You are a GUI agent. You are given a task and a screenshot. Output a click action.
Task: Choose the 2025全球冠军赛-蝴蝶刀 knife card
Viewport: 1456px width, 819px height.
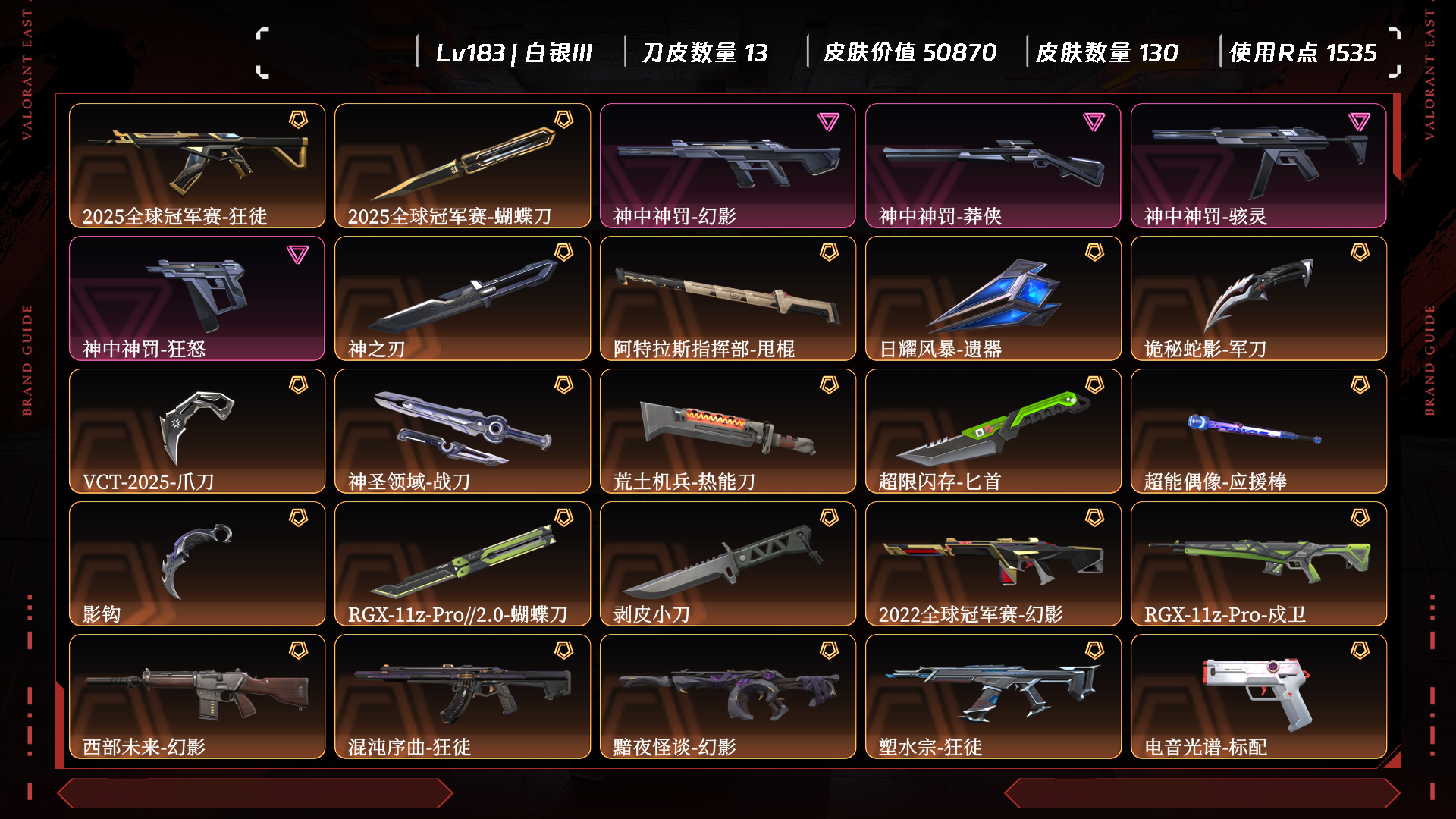[463, 165]
